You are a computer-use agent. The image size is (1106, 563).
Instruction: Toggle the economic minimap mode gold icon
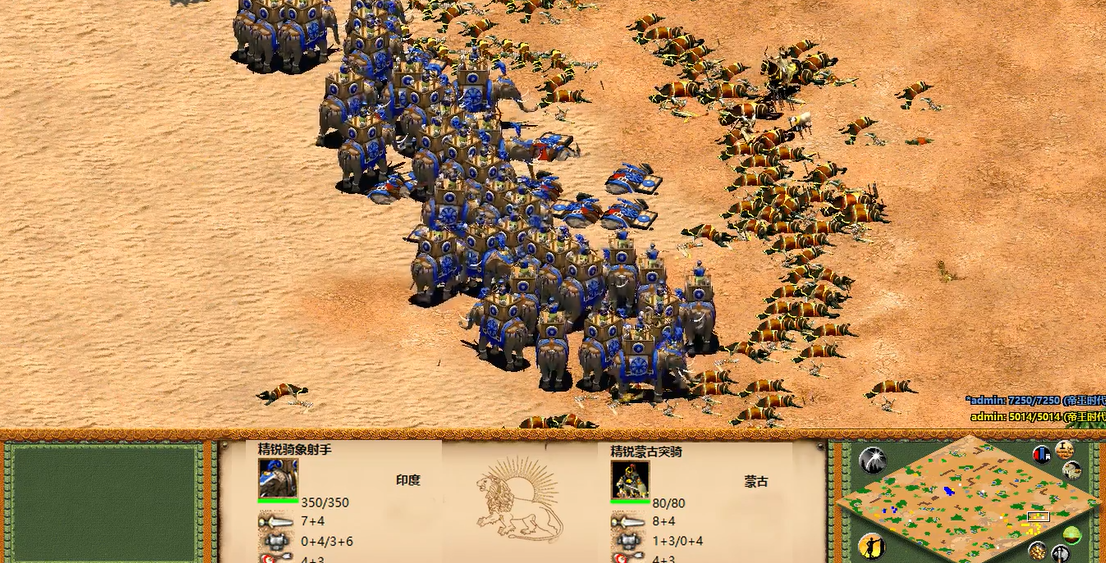[1038, 549]
